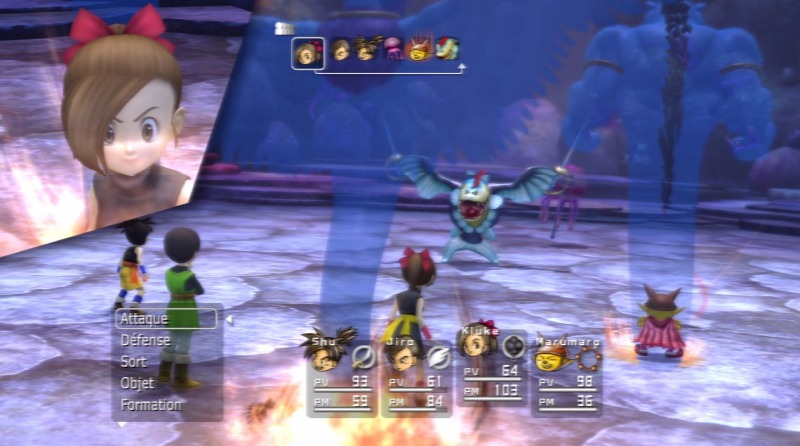800x446 pixels.
Task: Select Shu's party status panel
Action: 342,373
